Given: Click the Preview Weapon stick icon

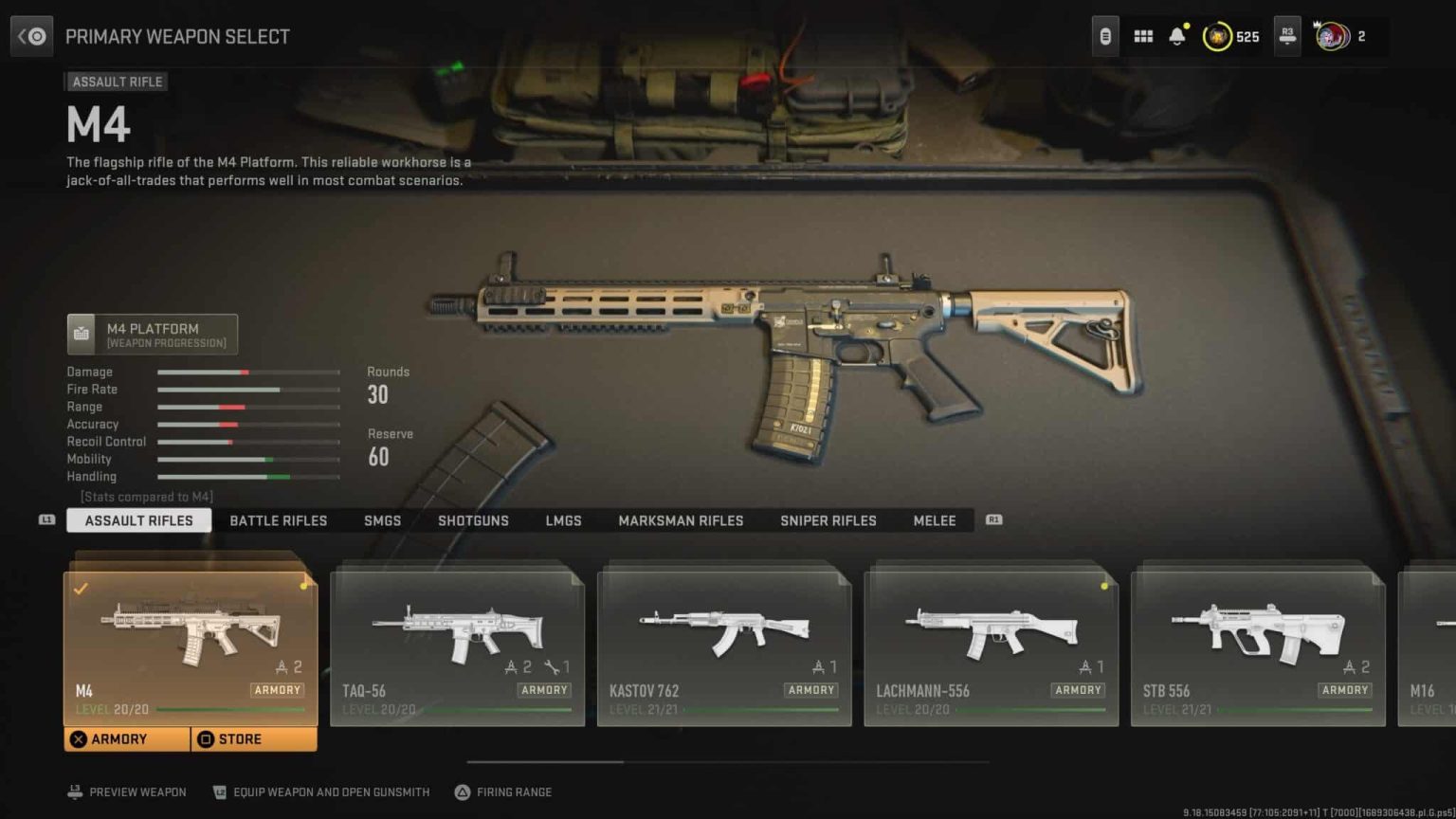Looking at the screenshot, I should tap(75, 792).
